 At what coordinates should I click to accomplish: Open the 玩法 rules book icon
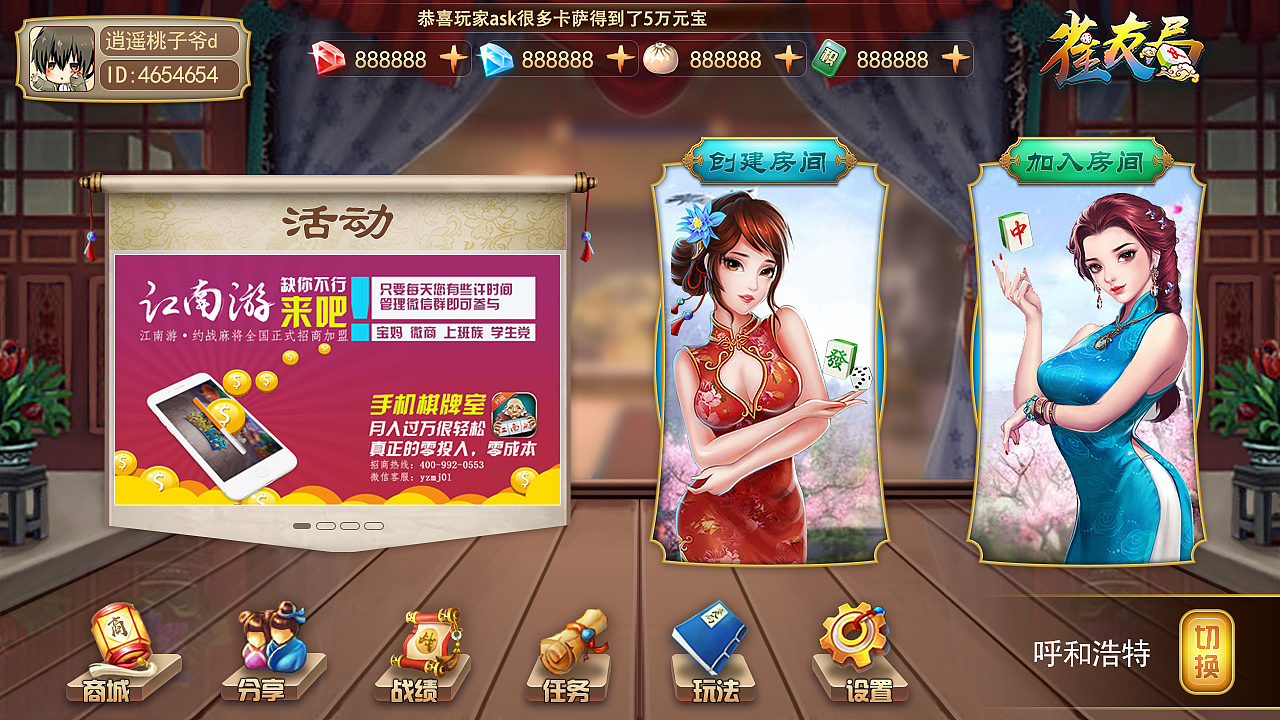coord(715,650)
